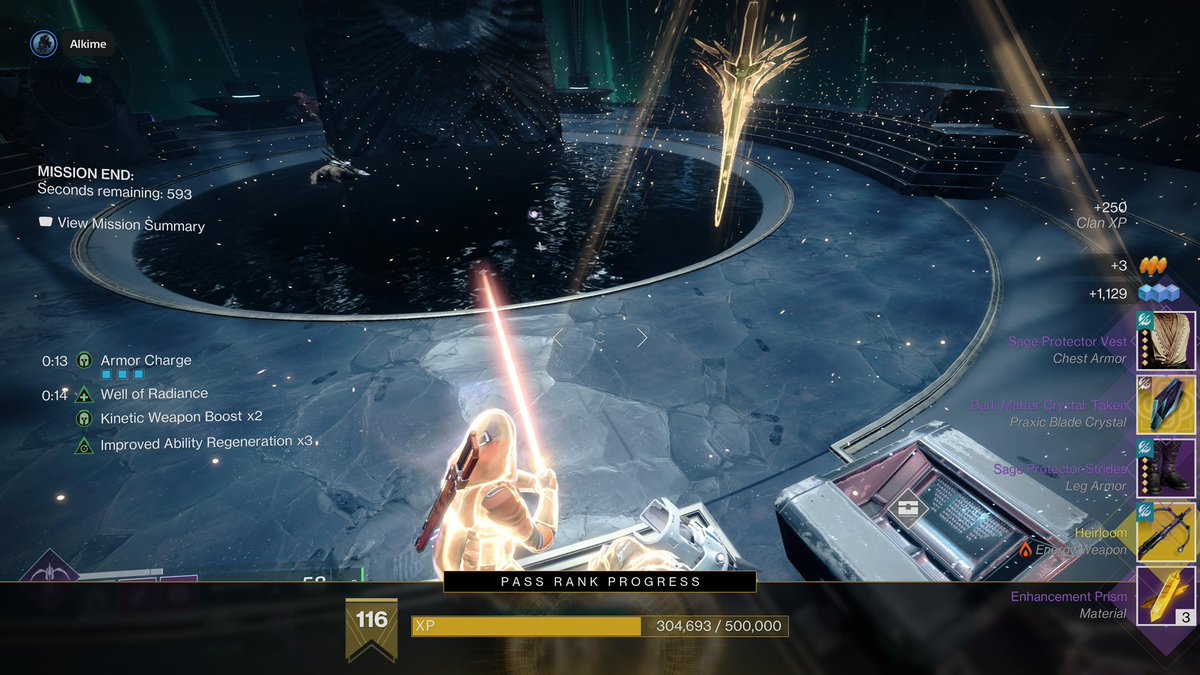Select the Dark Matter Crystal loot icon
This screenshot has height=675, width=1200.
(1166, 405)
